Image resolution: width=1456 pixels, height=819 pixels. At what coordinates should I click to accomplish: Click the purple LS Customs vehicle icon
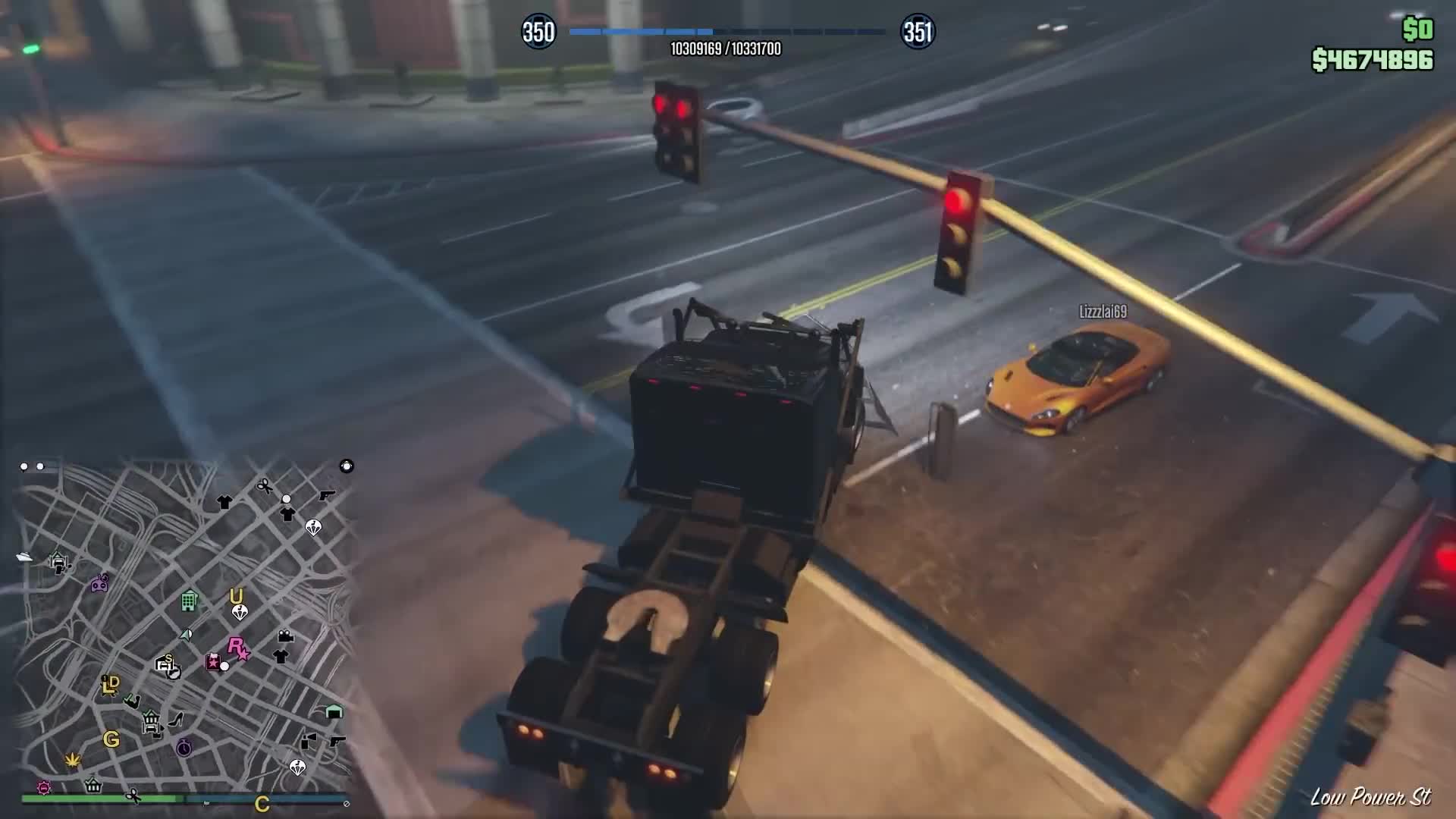tap(100, 582)
